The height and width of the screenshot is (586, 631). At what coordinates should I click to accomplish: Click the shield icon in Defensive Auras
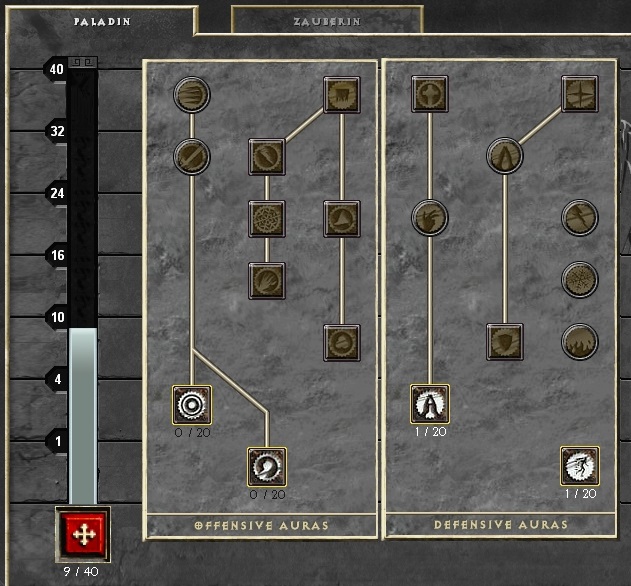click(505, 342)
